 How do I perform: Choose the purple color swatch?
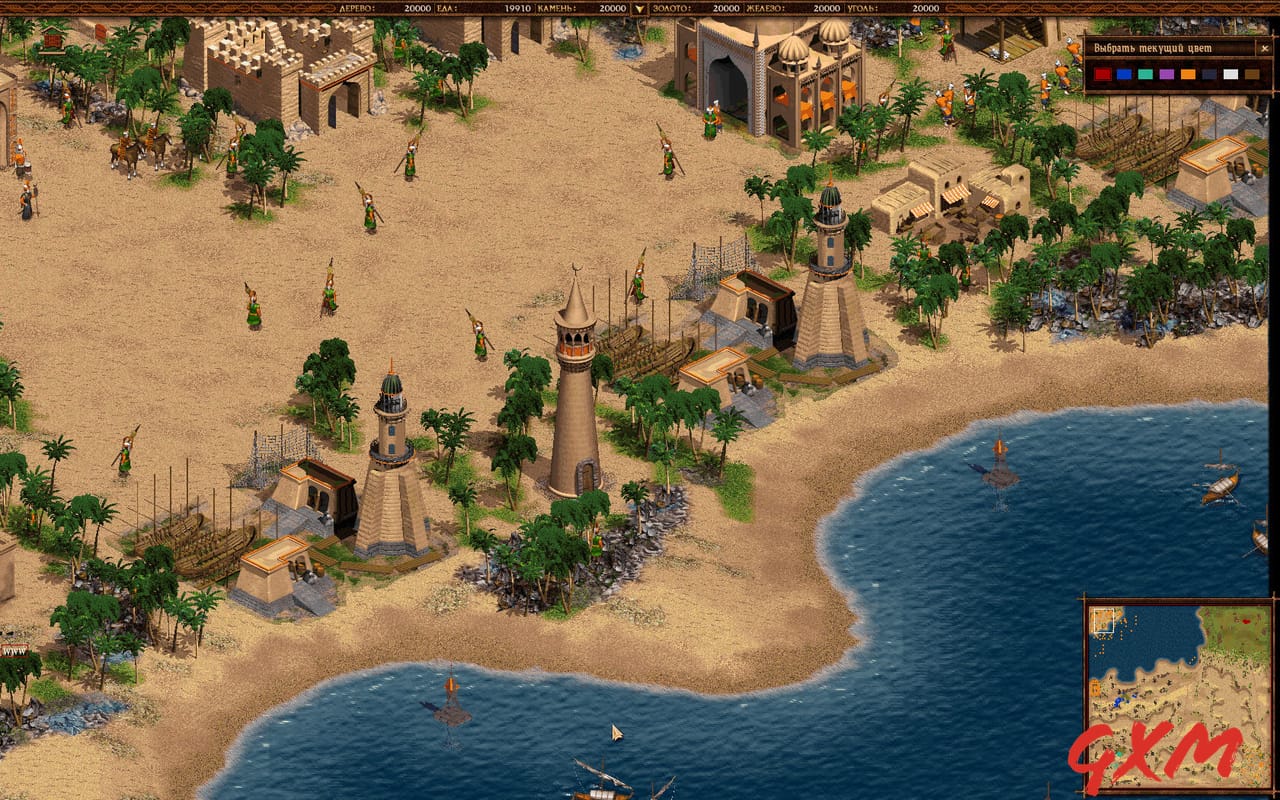coord(1166,74)
